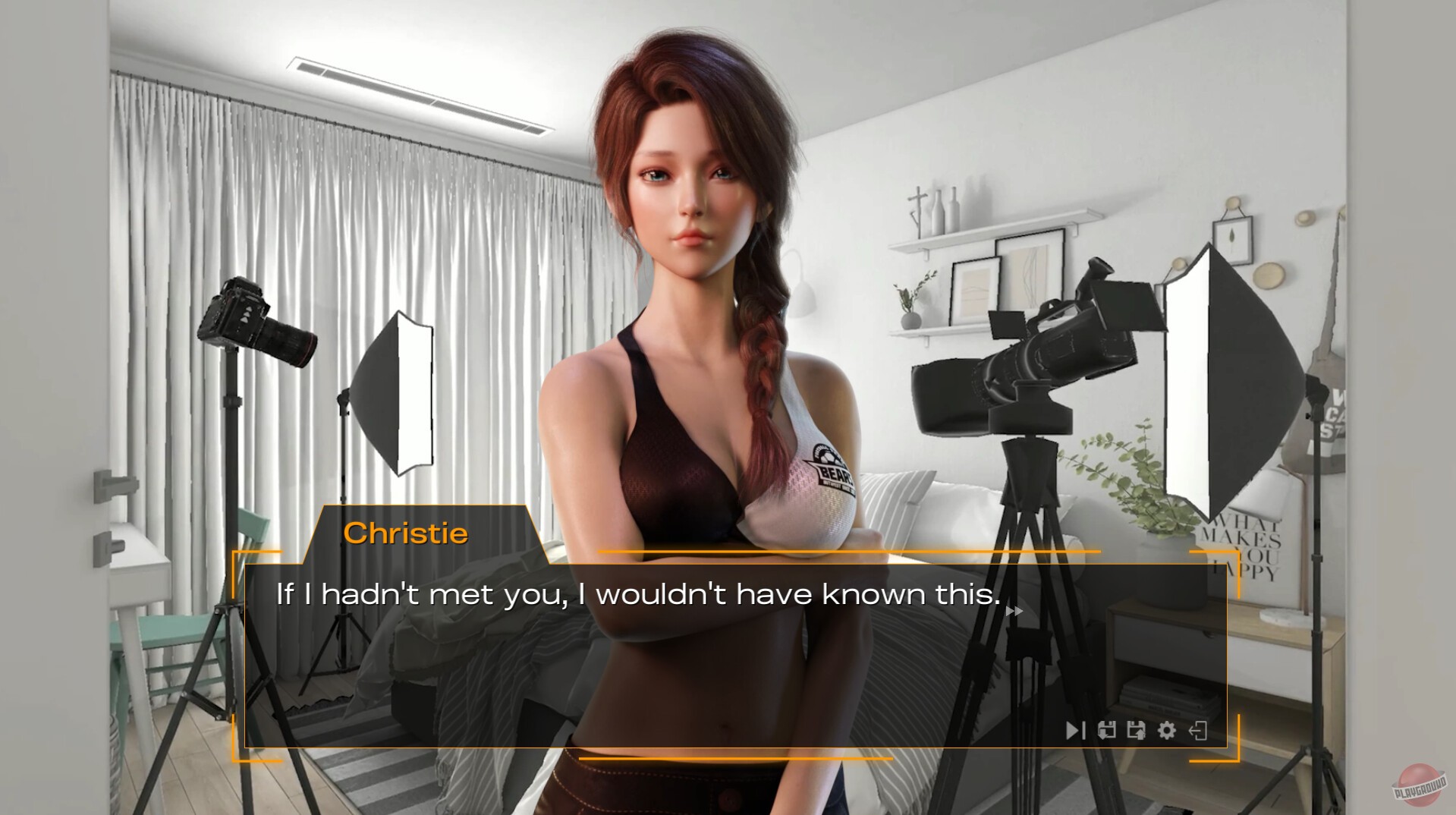The height and width of the screenshot is (815, 1456).
Task: Click the Christie name label above the dialogue
Action: pos(407,533)
